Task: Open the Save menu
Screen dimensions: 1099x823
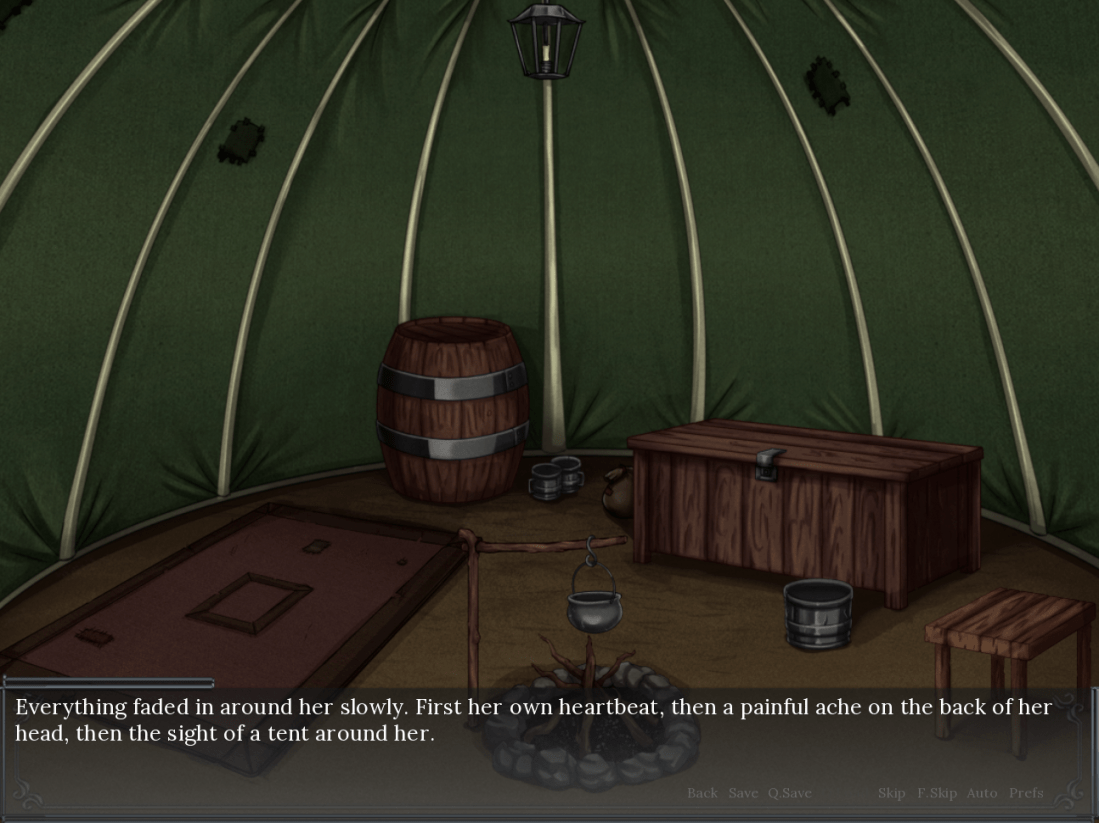Action: click(743, 793)
